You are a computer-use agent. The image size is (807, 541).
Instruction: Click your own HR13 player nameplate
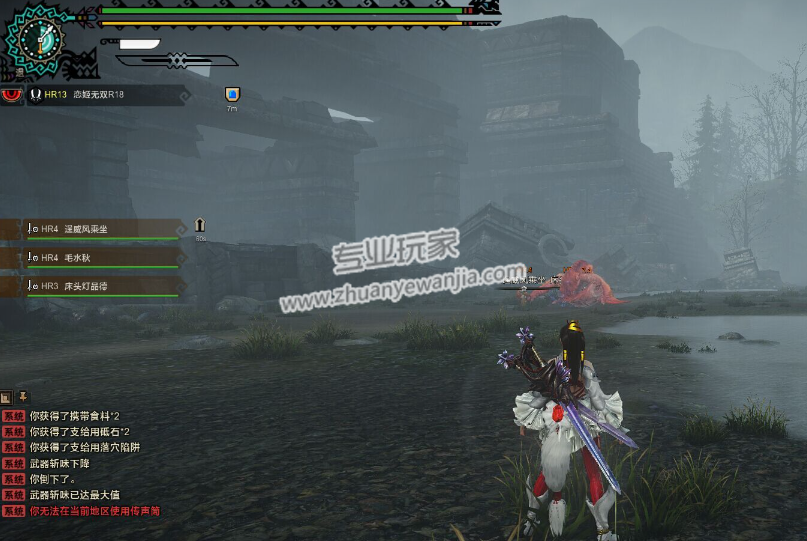[105, 95]
